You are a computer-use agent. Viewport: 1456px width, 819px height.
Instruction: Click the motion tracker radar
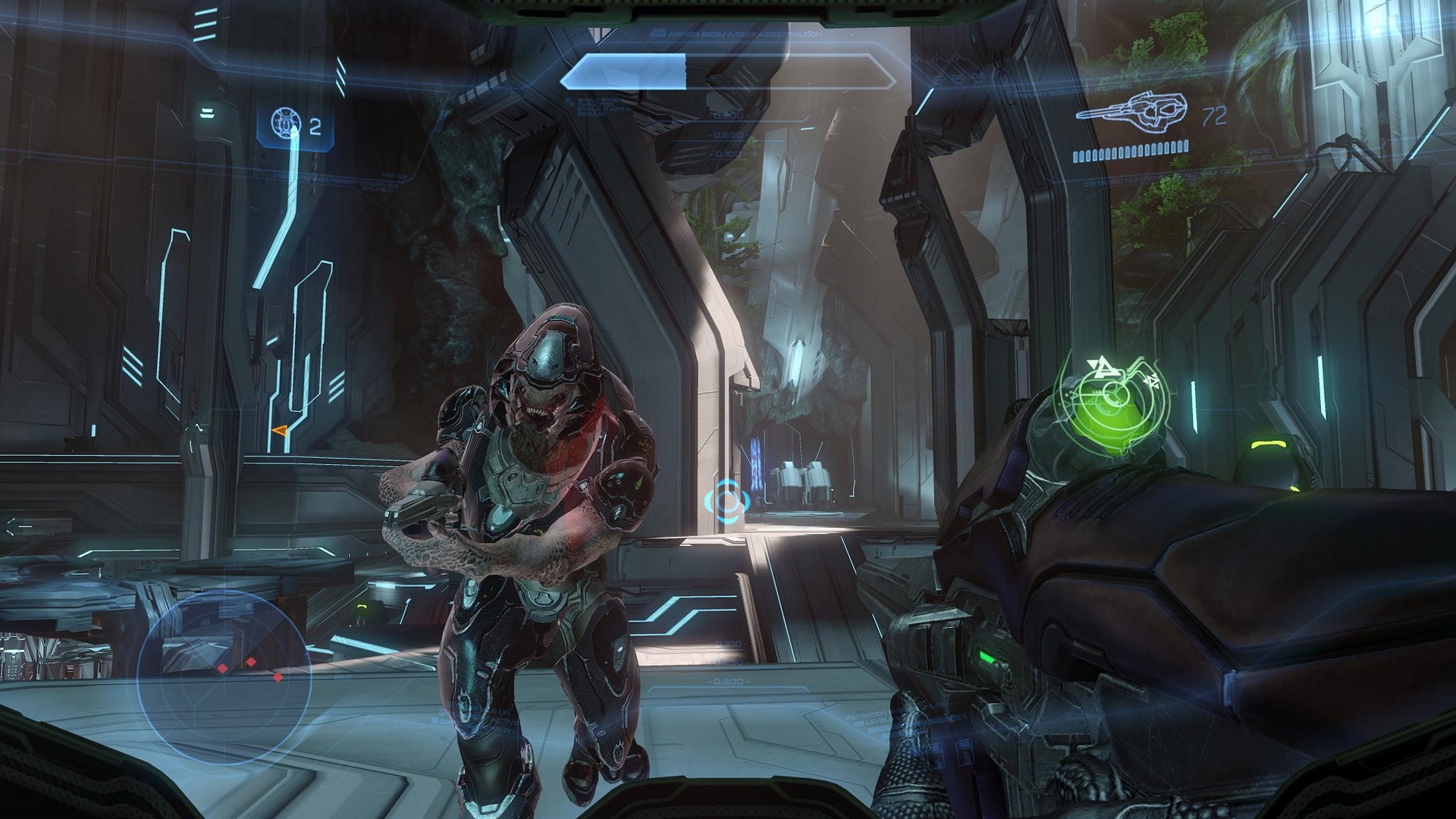(x=224, y=676)
